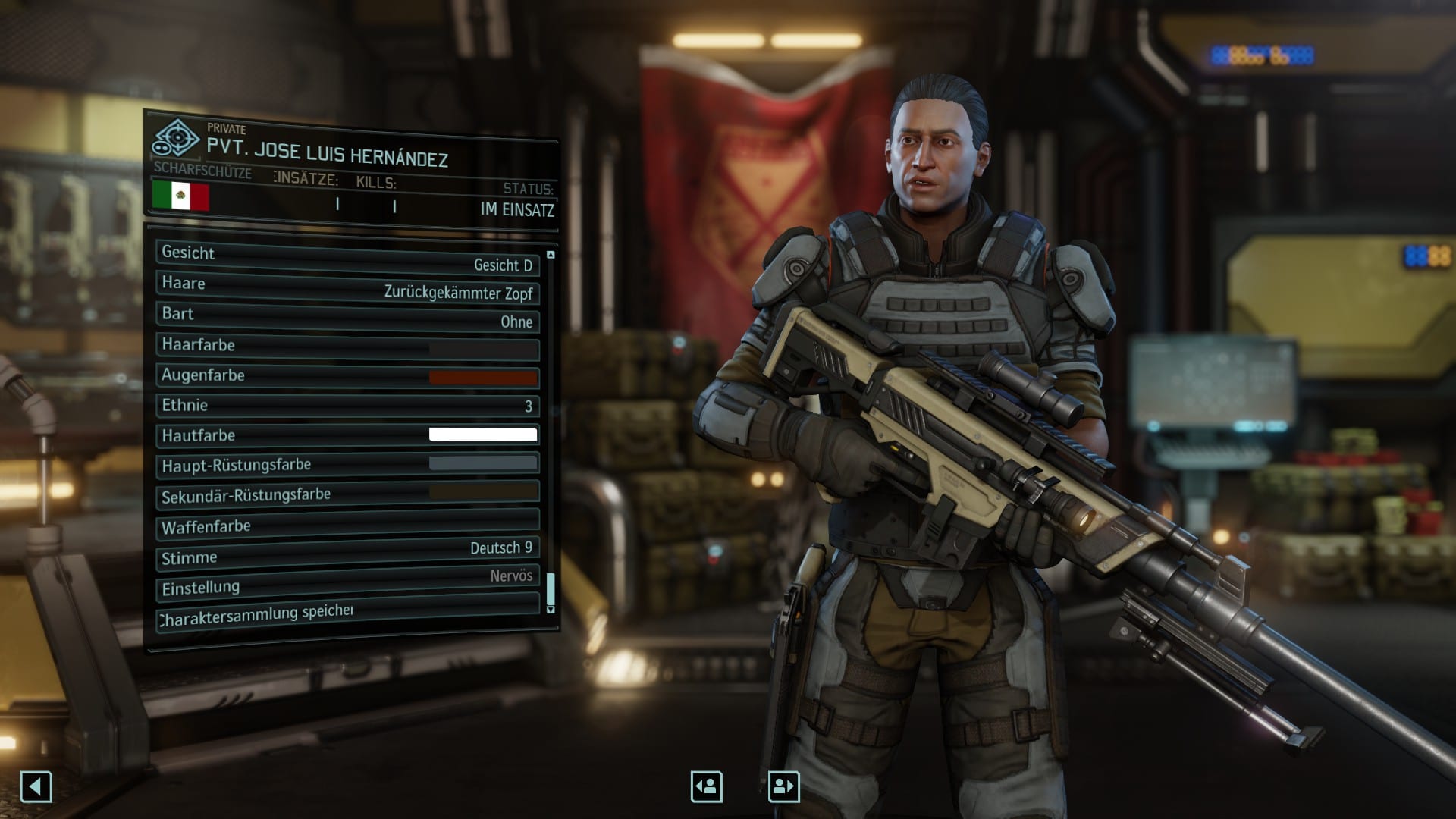Pick a new Haarfarbe hair color

(347, 347)
